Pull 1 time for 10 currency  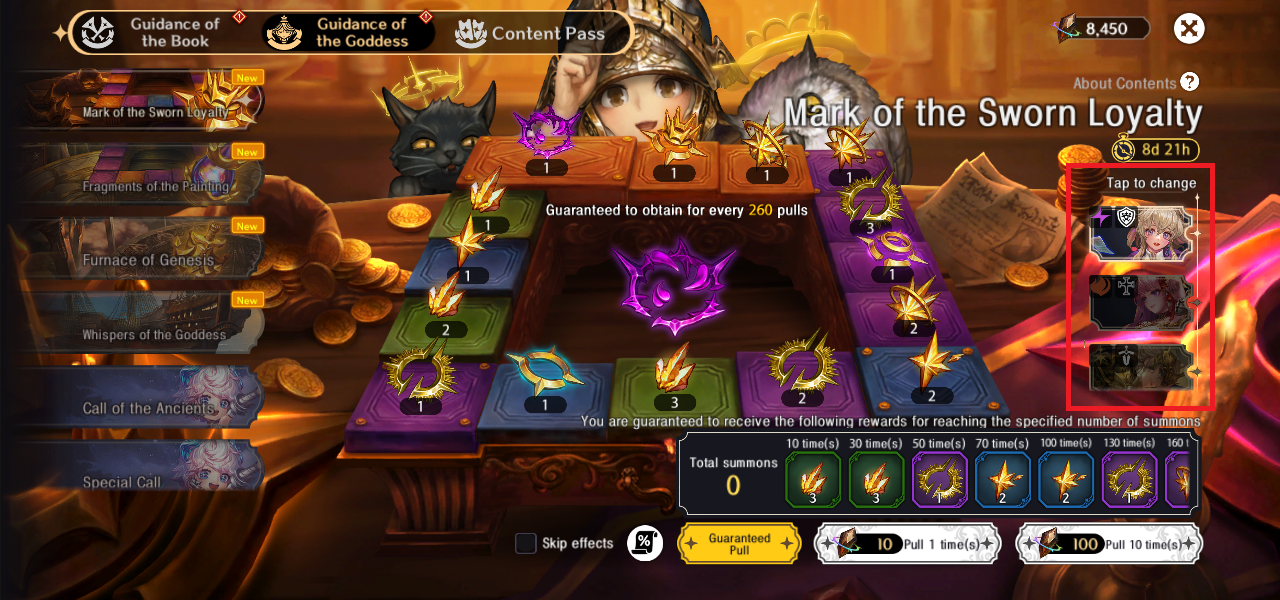click(x=906, y=544)
